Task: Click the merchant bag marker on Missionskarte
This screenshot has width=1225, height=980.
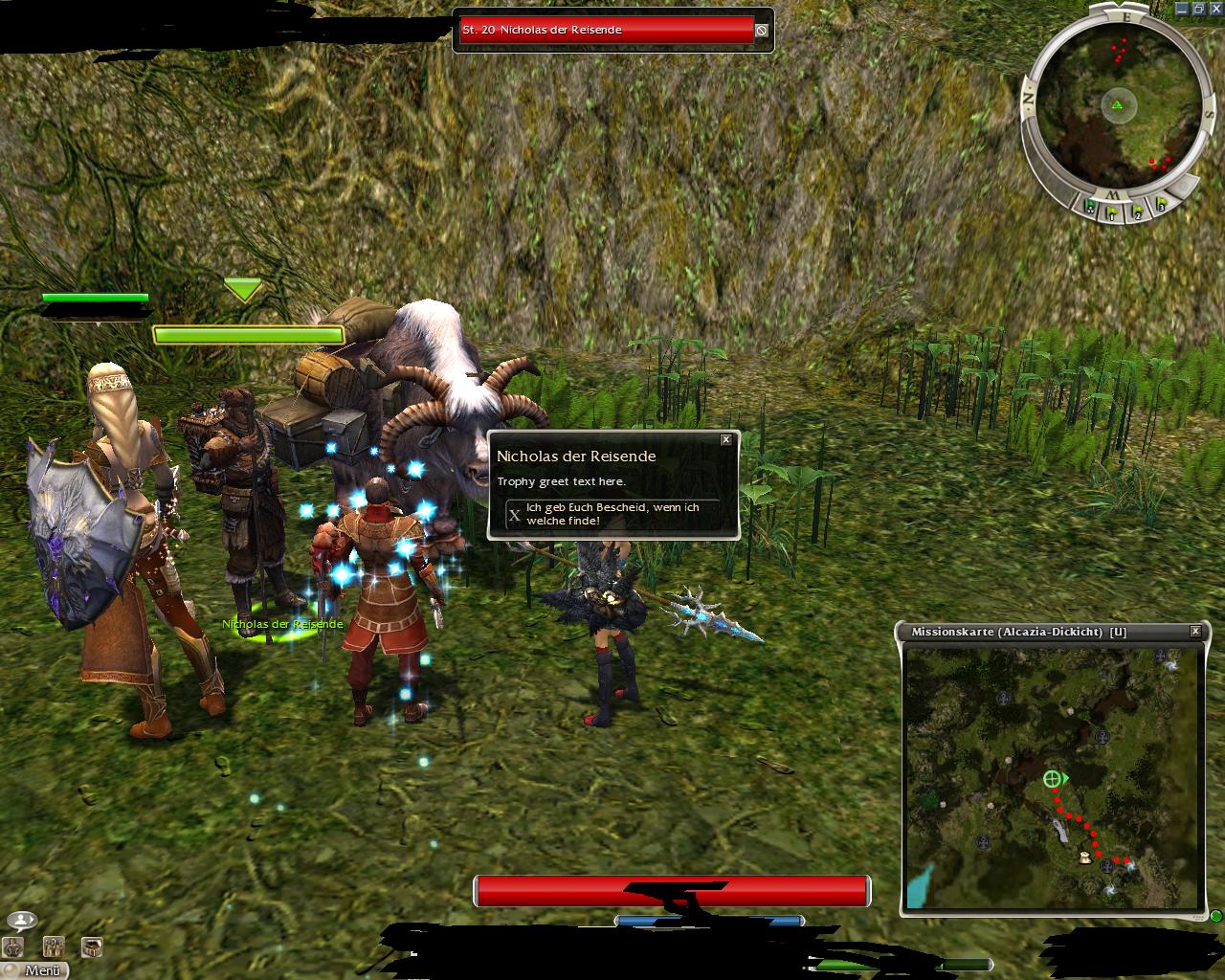Action: tap(1085, 857)
